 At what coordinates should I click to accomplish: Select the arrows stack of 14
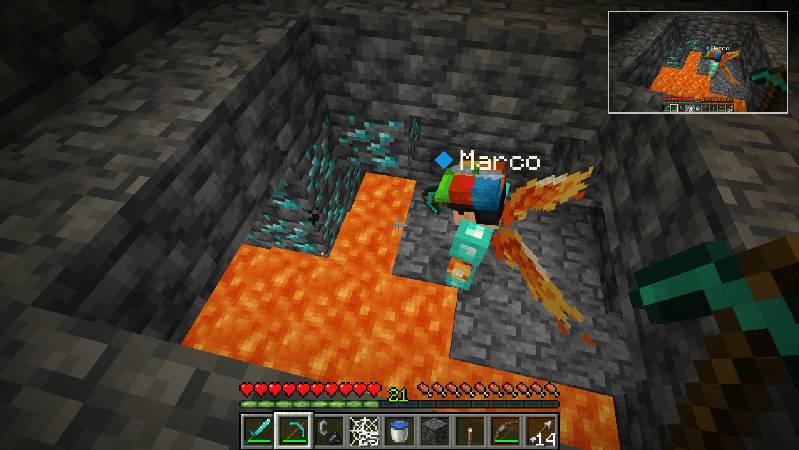tap(540, 431)
